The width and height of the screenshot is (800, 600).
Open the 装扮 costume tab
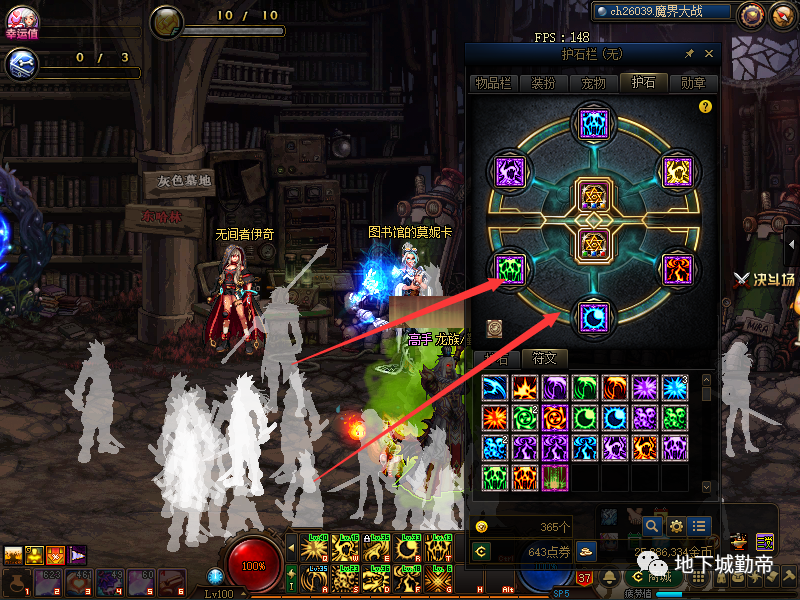tap(543, 84)
